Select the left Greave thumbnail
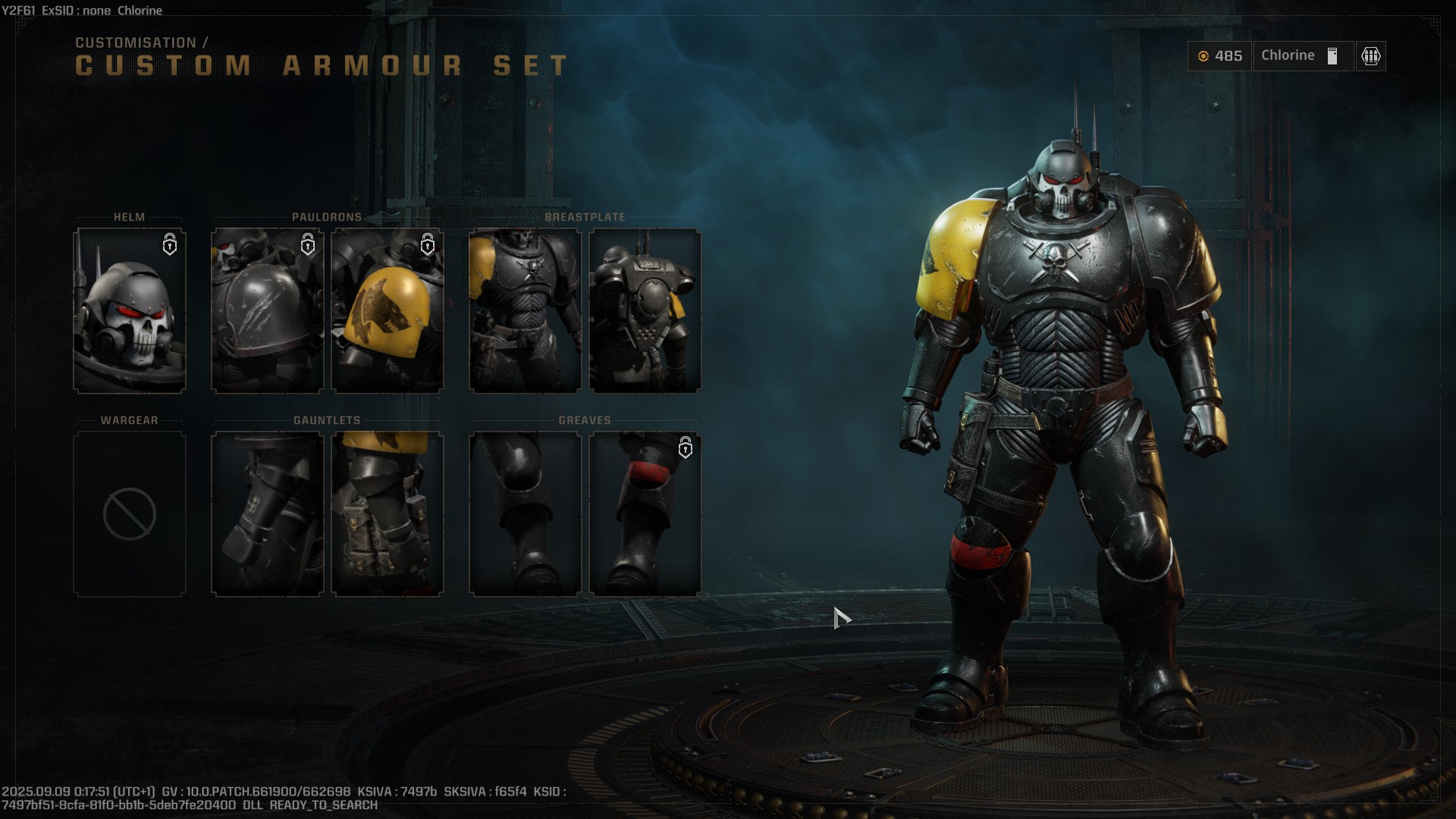 tap(526, 513)
